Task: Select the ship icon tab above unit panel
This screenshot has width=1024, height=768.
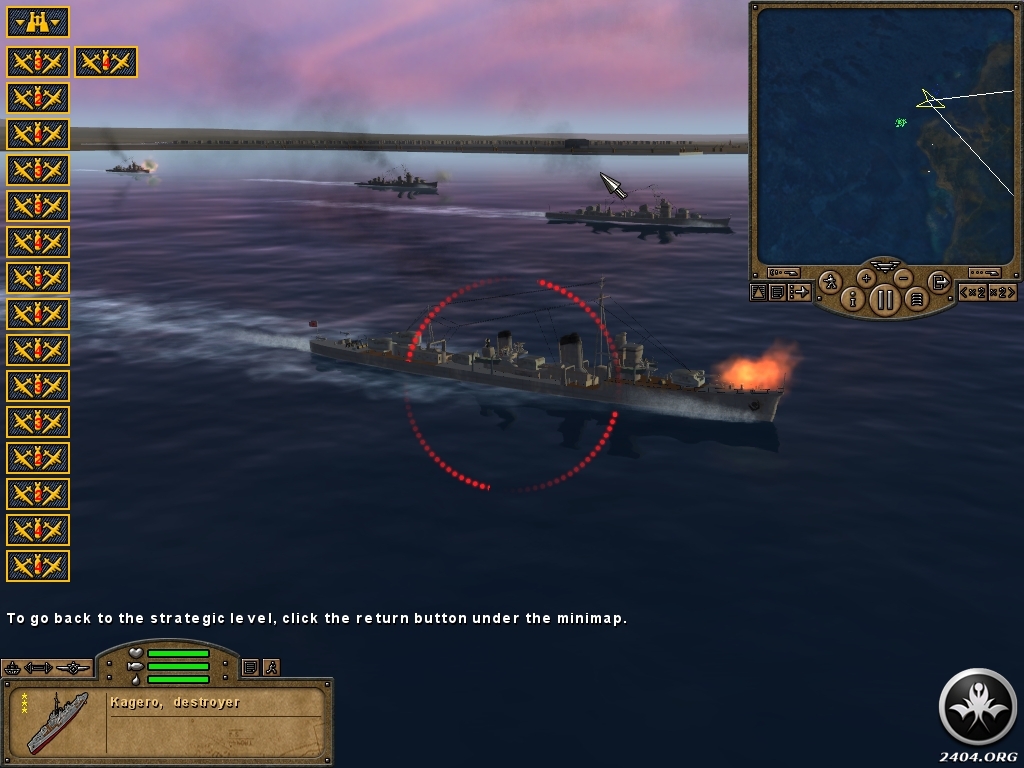Action: tap(12, 667)
